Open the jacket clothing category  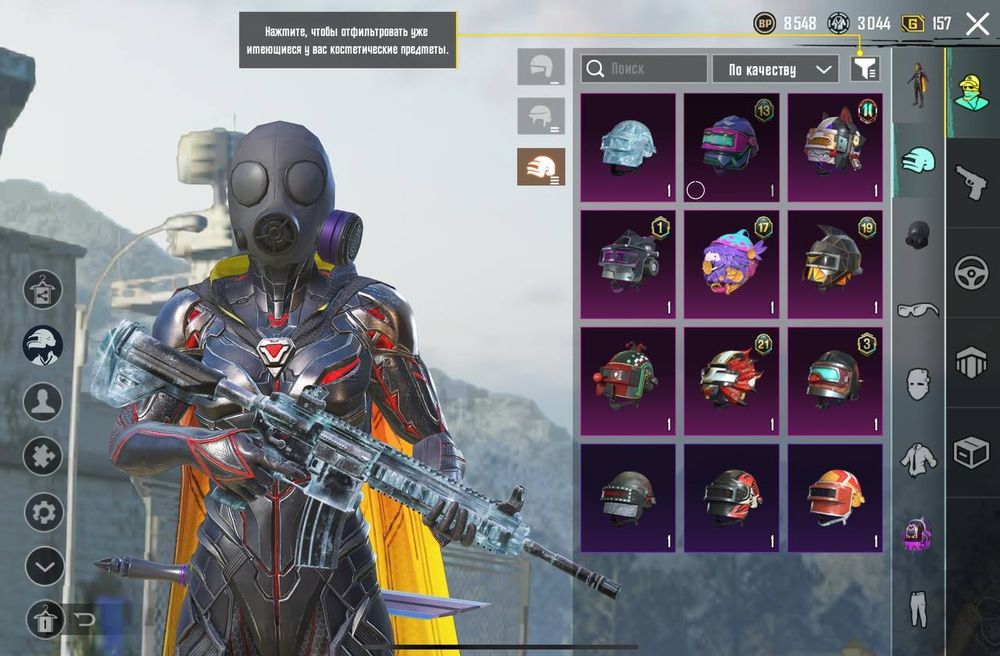point(917,458)
